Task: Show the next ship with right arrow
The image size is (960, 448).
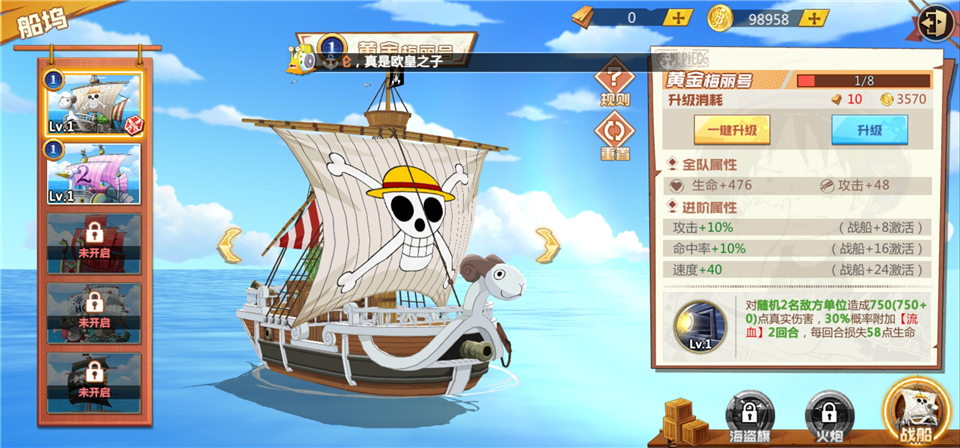Action: 547,243
